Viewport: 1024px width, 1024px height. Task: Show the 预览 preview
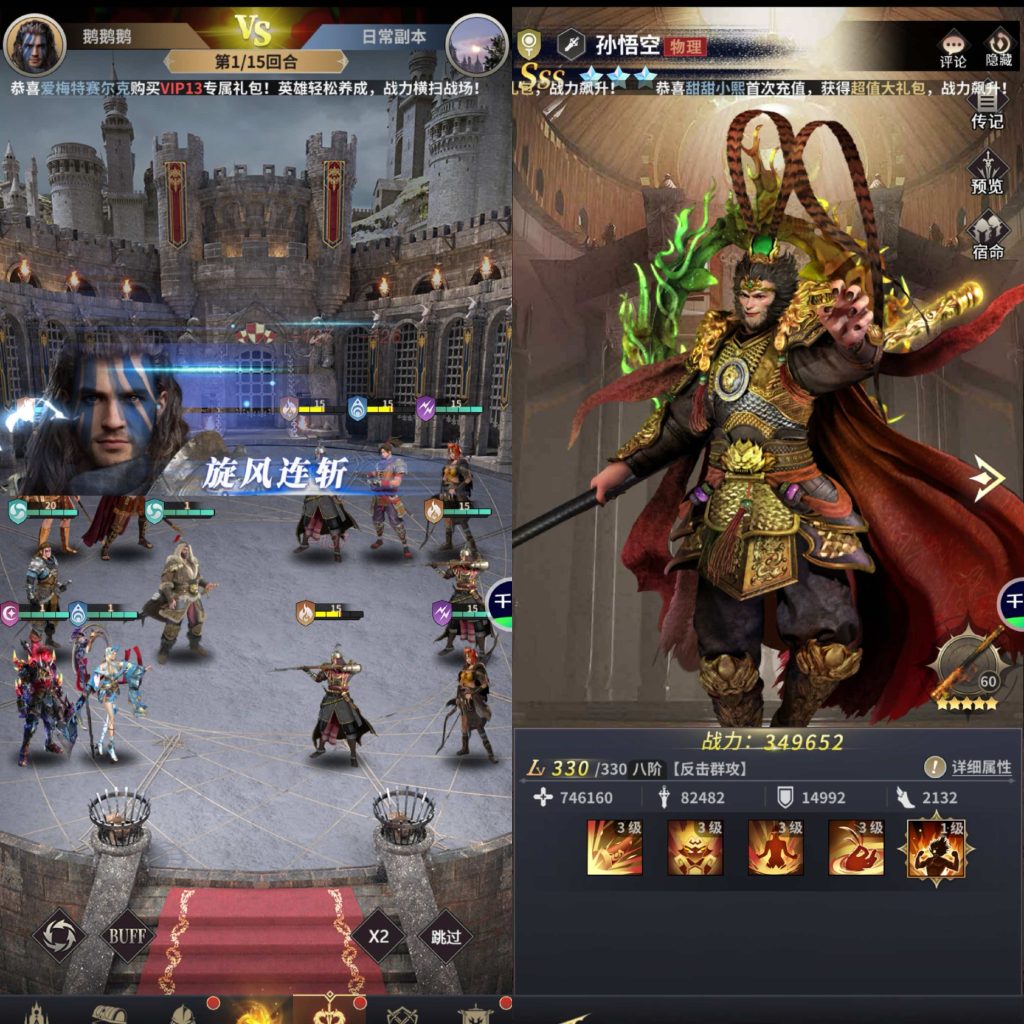(987, 173)
